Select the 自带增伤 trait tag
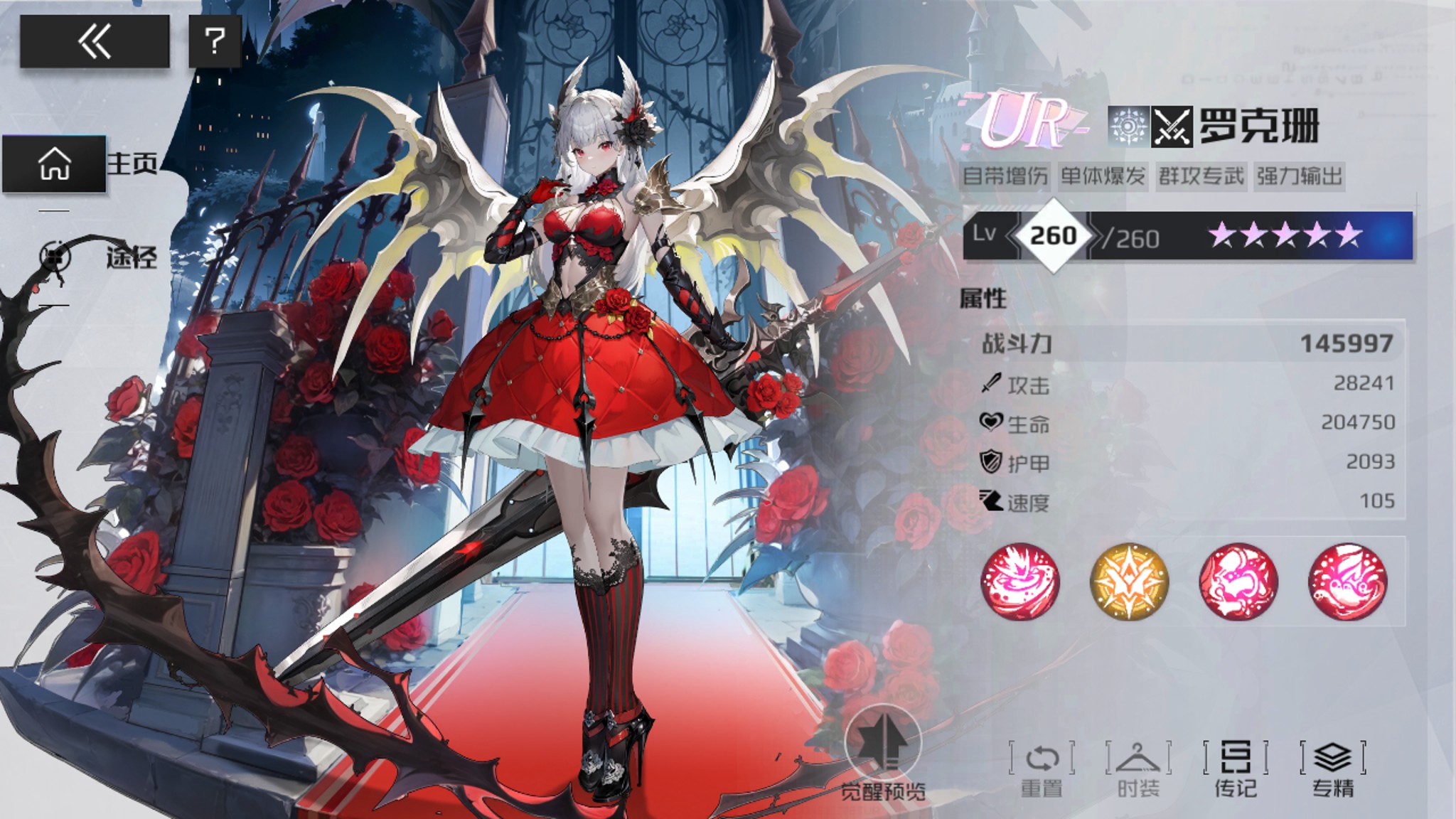 (1005, 176)
